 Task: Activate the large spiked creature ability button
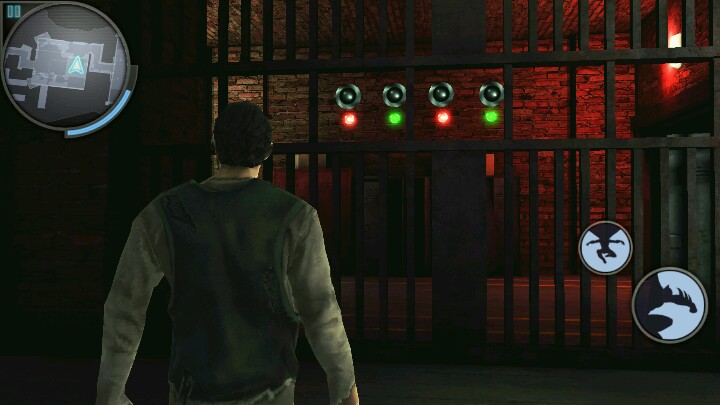(669, 305)
